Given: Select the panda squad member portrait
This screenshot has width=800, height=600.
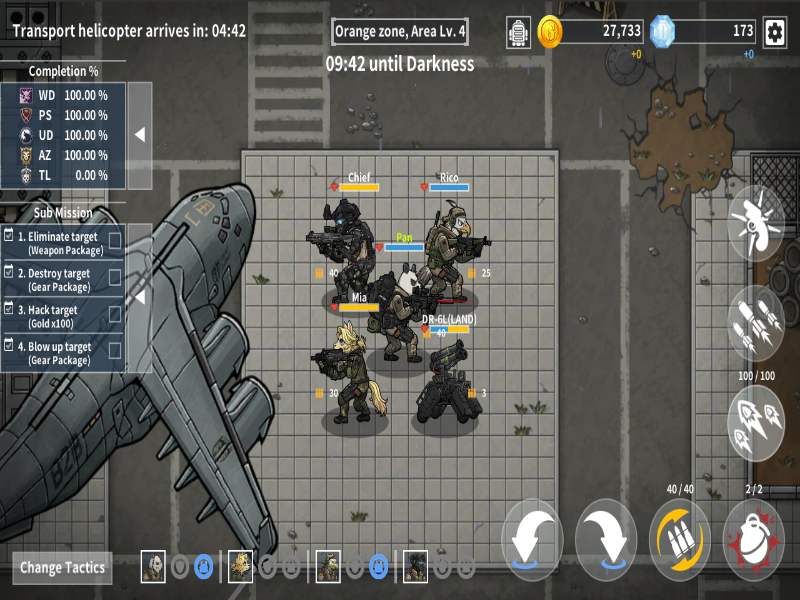Looking at the screenshot, I should [153, 566].
